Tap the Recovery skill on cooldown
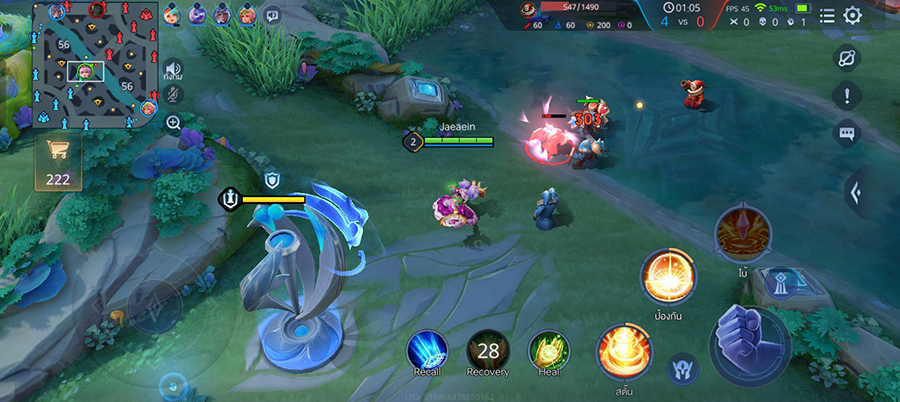The height and width of the screenshot is (402, 900). (488, 350)
